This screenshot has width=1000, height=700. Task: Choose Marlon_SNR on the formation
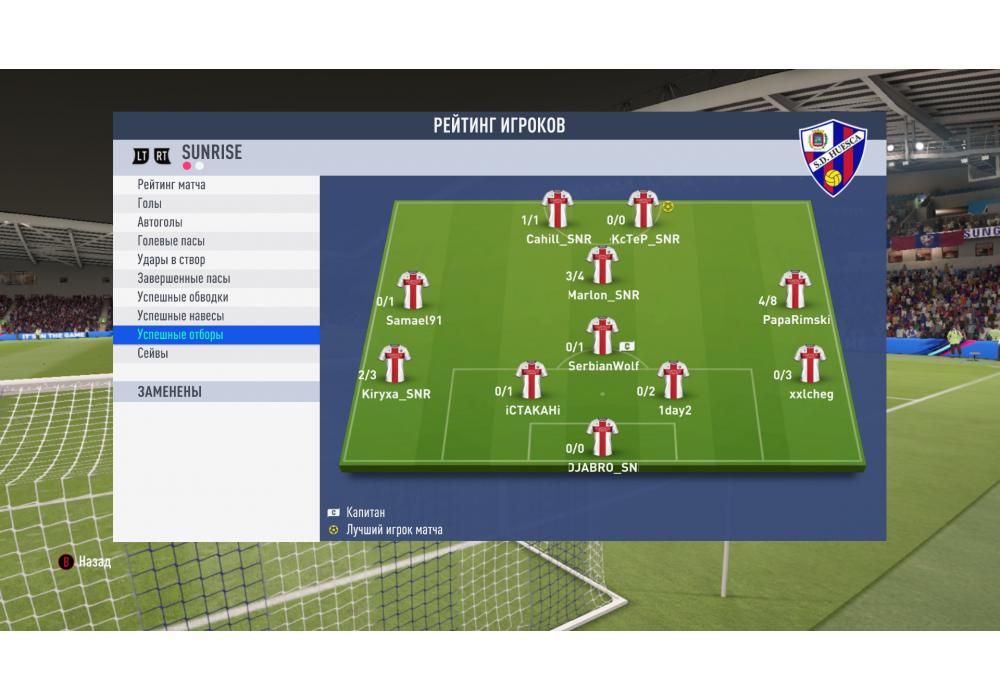602,265
